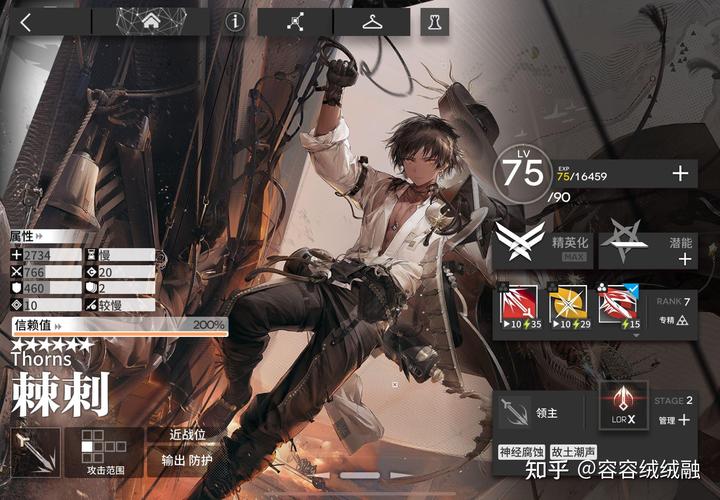This screenshot has width=720, height=500.
Task: Open the STAGE 2 module management button
Action: click(674, 411)
